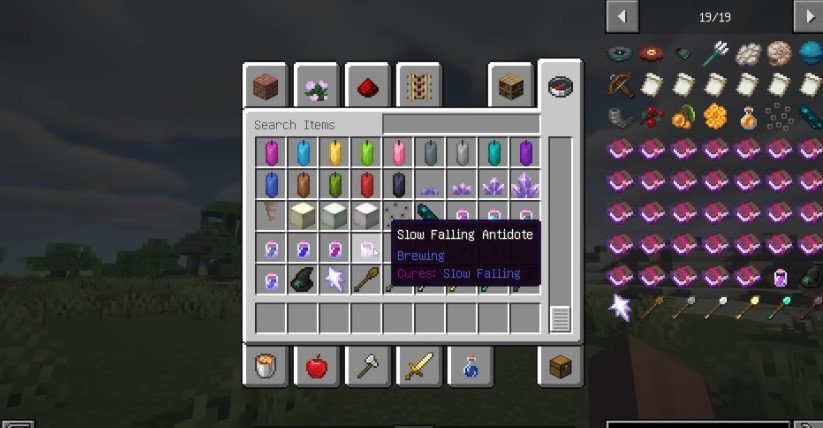
Task: Open the Building Blocks tab with brick icon
Action: [x=266, y=87]
